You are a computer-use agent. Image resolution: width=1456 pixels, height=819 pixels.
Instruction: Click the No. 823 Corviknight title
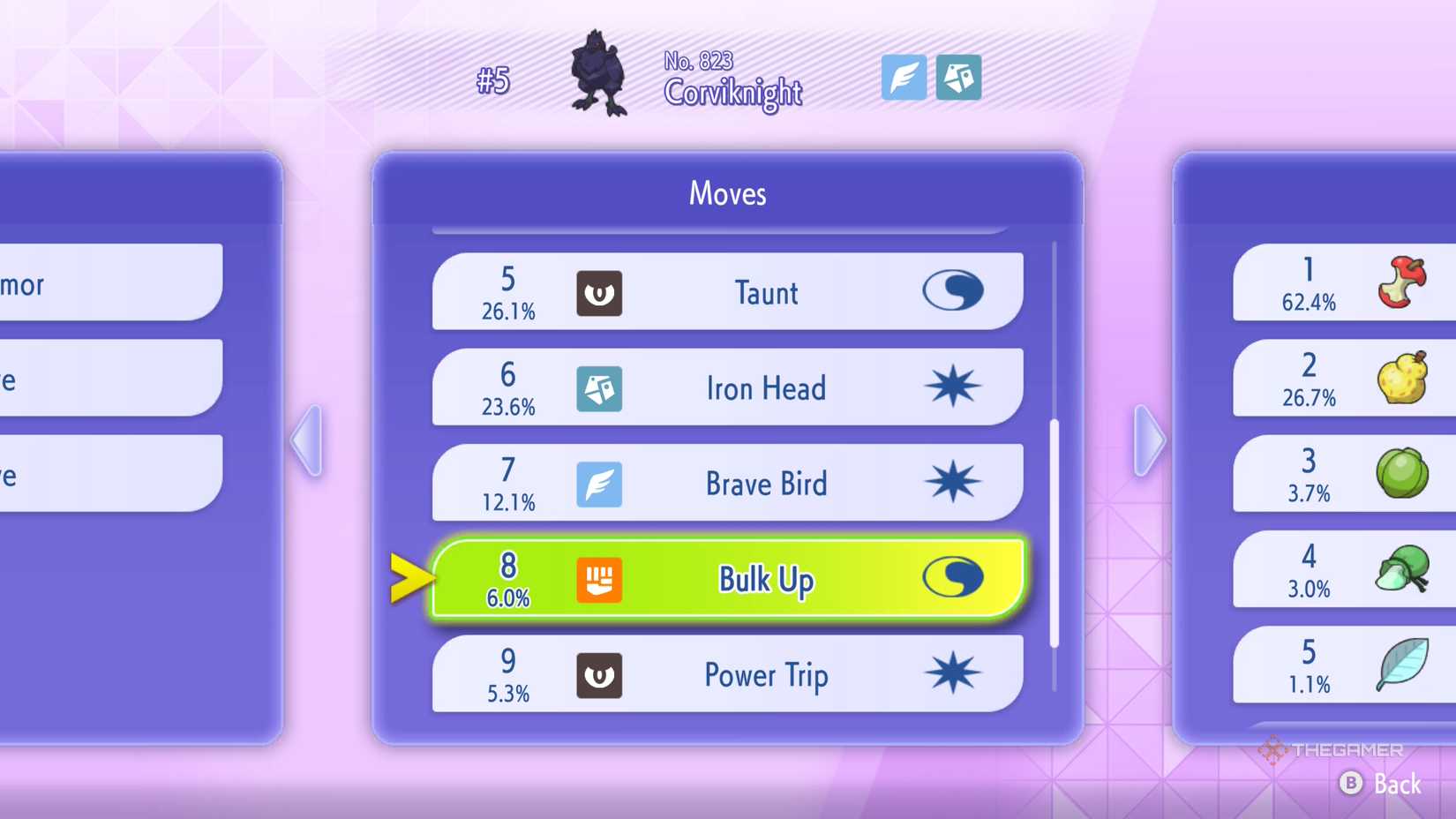click(732, 79)
